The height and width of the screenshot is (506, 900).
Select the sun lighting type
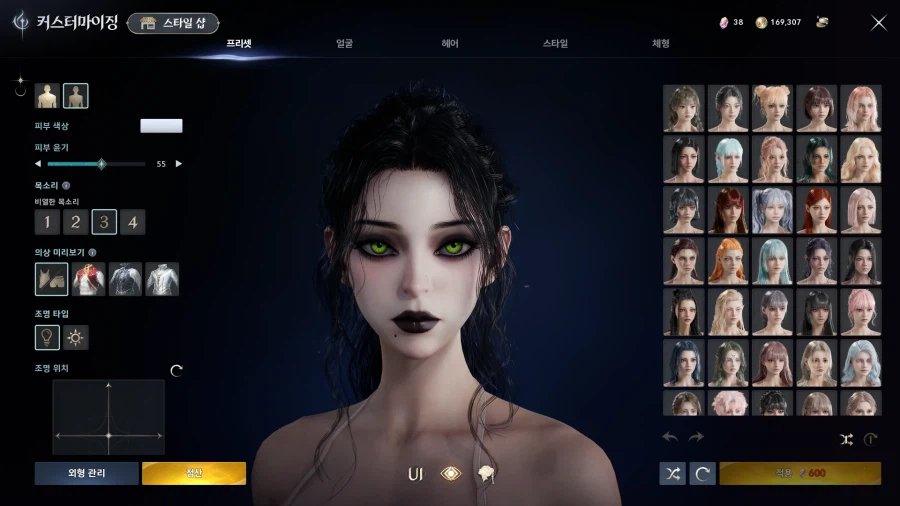tap(76, 338)
